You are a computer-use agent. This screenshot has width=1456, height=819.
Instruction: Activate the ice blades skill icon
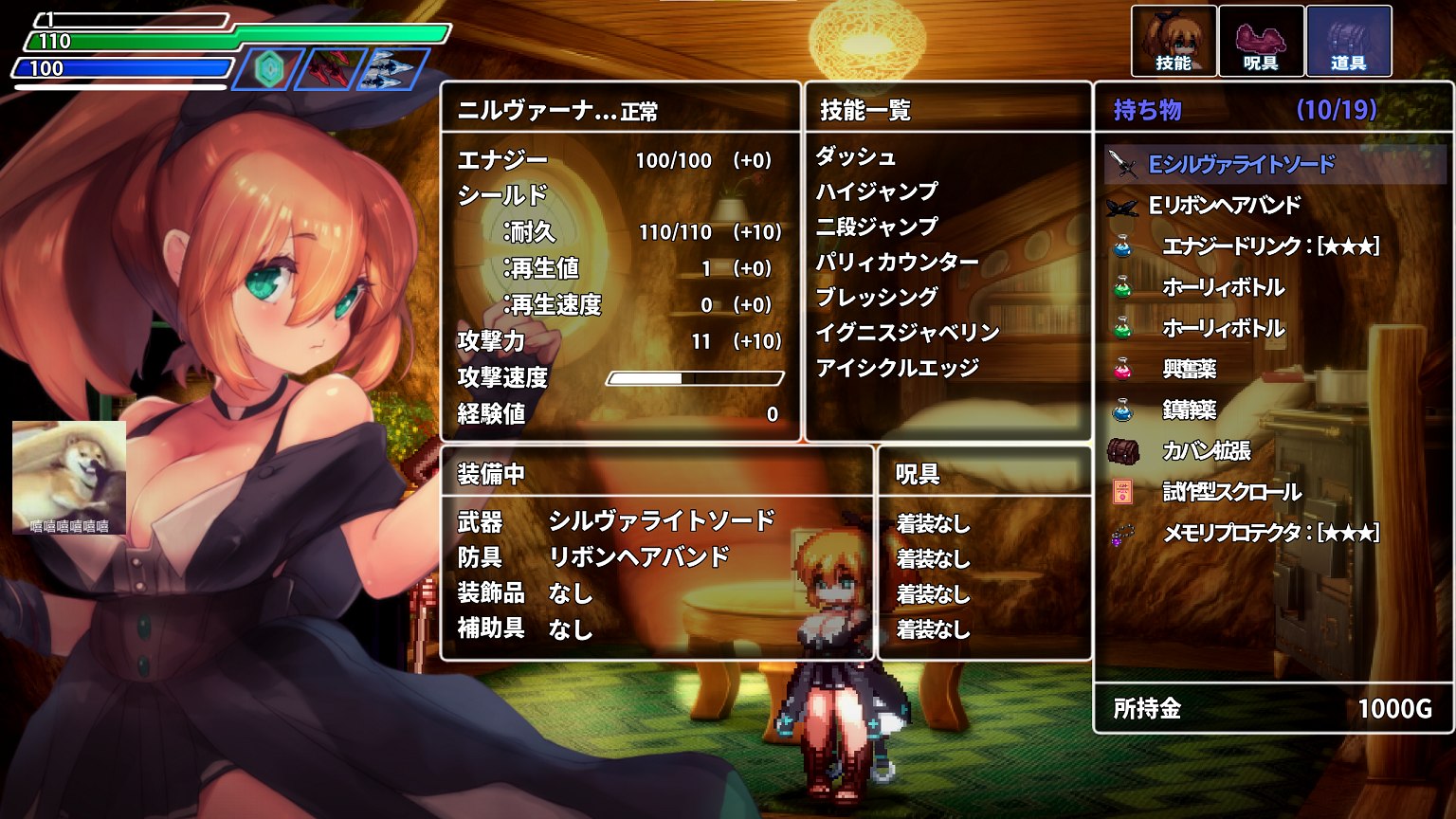click(x=391, y=70)
